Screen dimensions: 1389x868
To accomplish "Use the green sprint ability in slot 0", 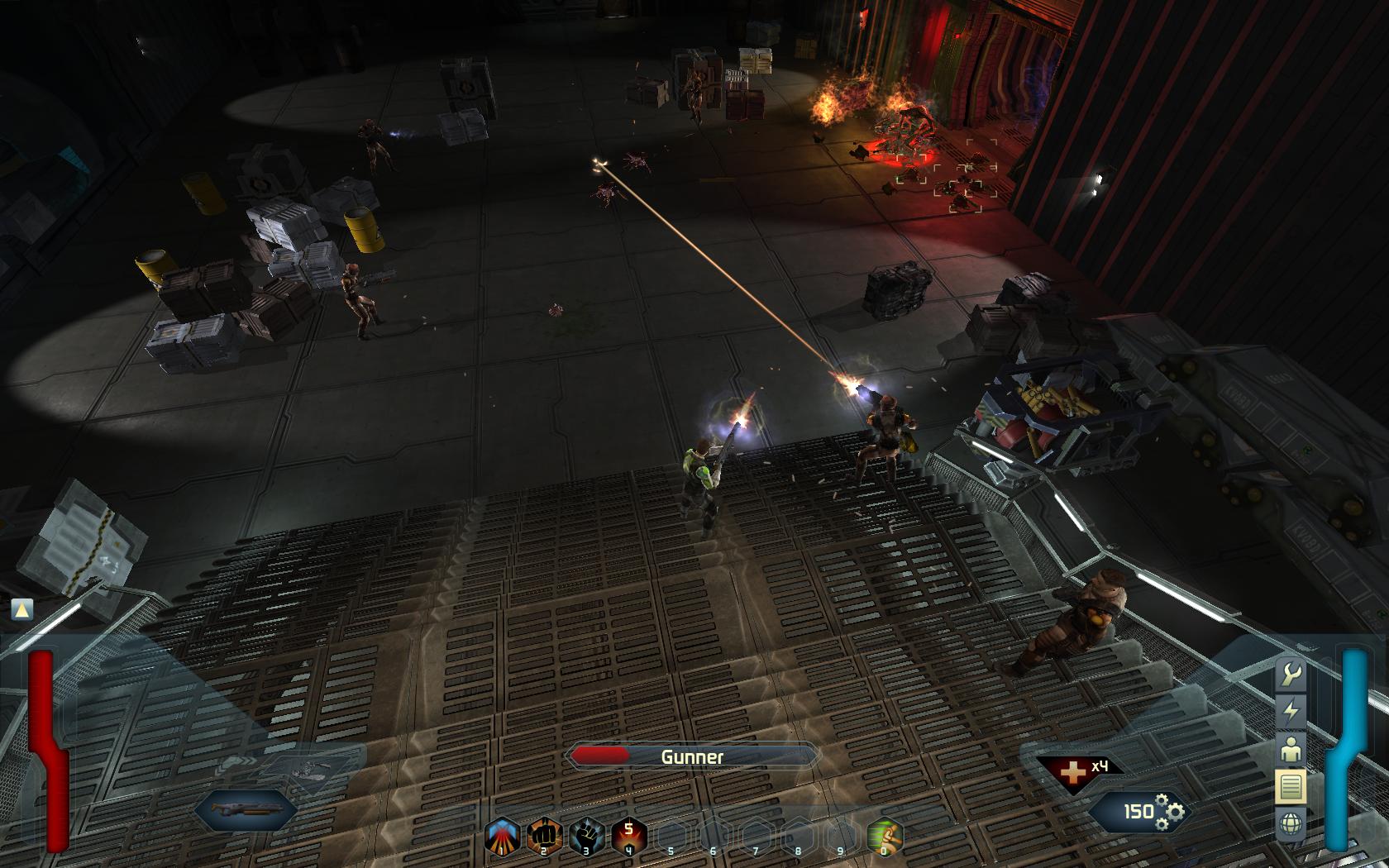I will [x=884, y=836].
